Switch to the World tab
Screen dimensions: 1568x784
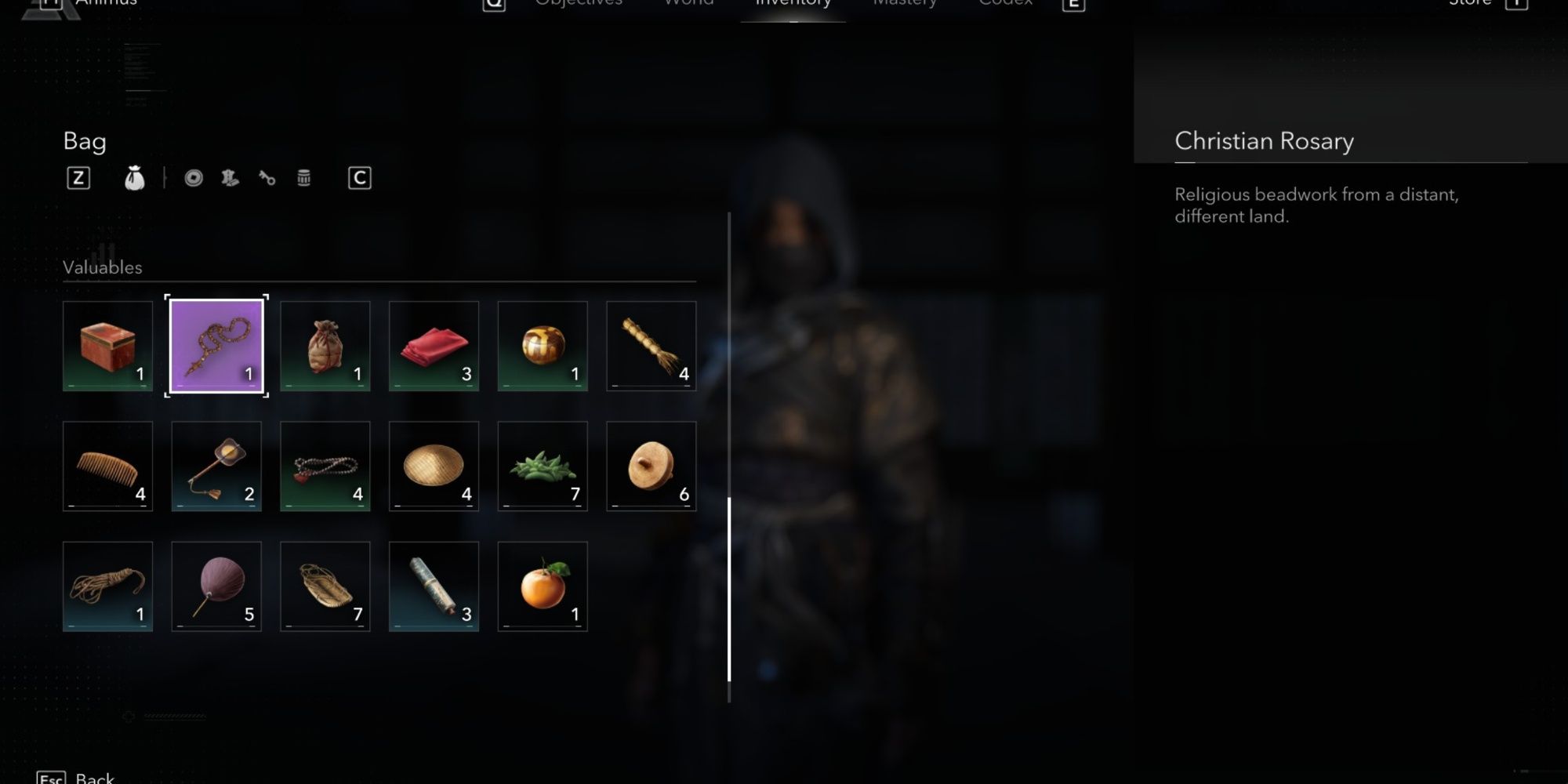[x=688, y=4]
